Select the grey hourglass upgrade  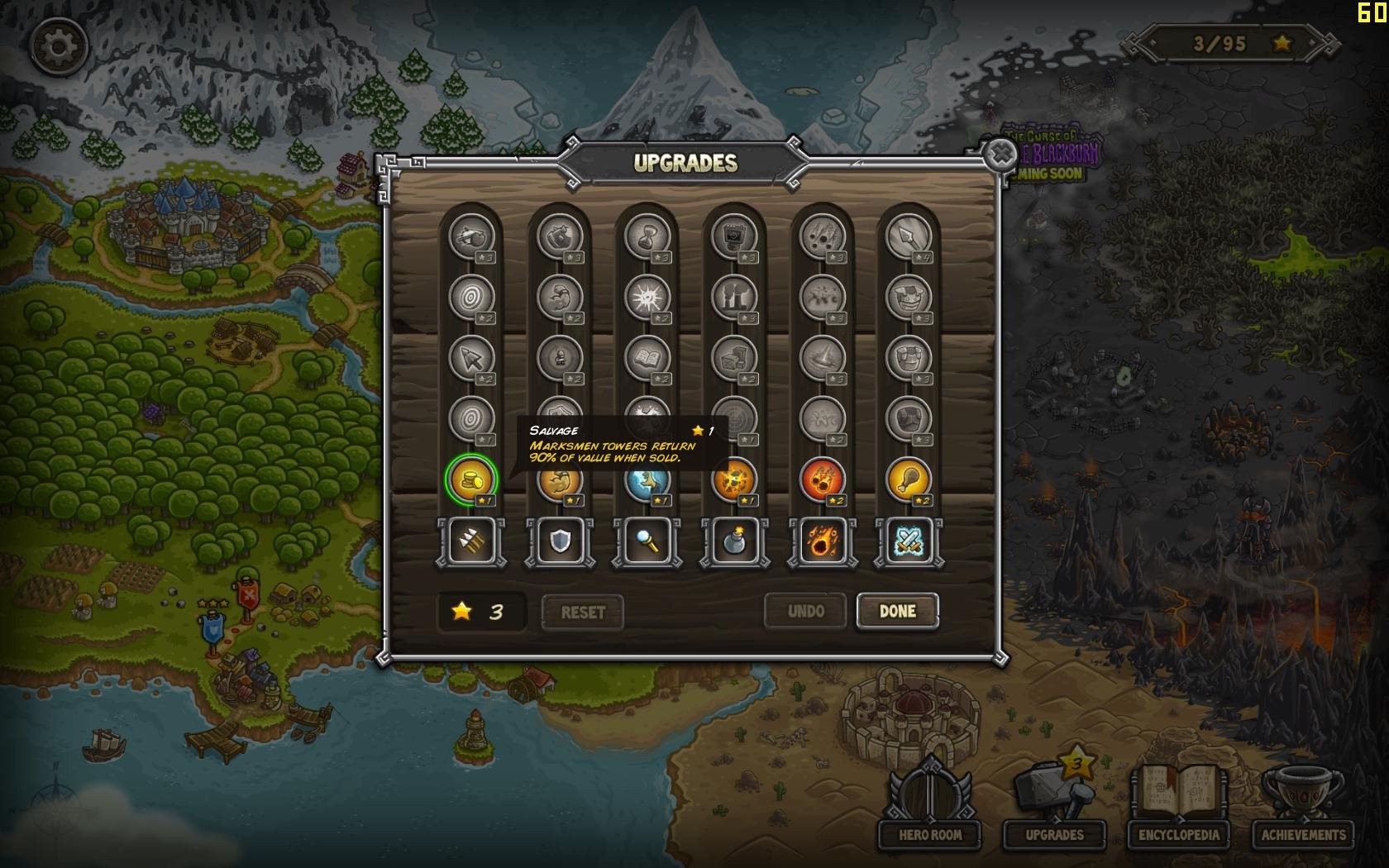[x=647, y=236]
